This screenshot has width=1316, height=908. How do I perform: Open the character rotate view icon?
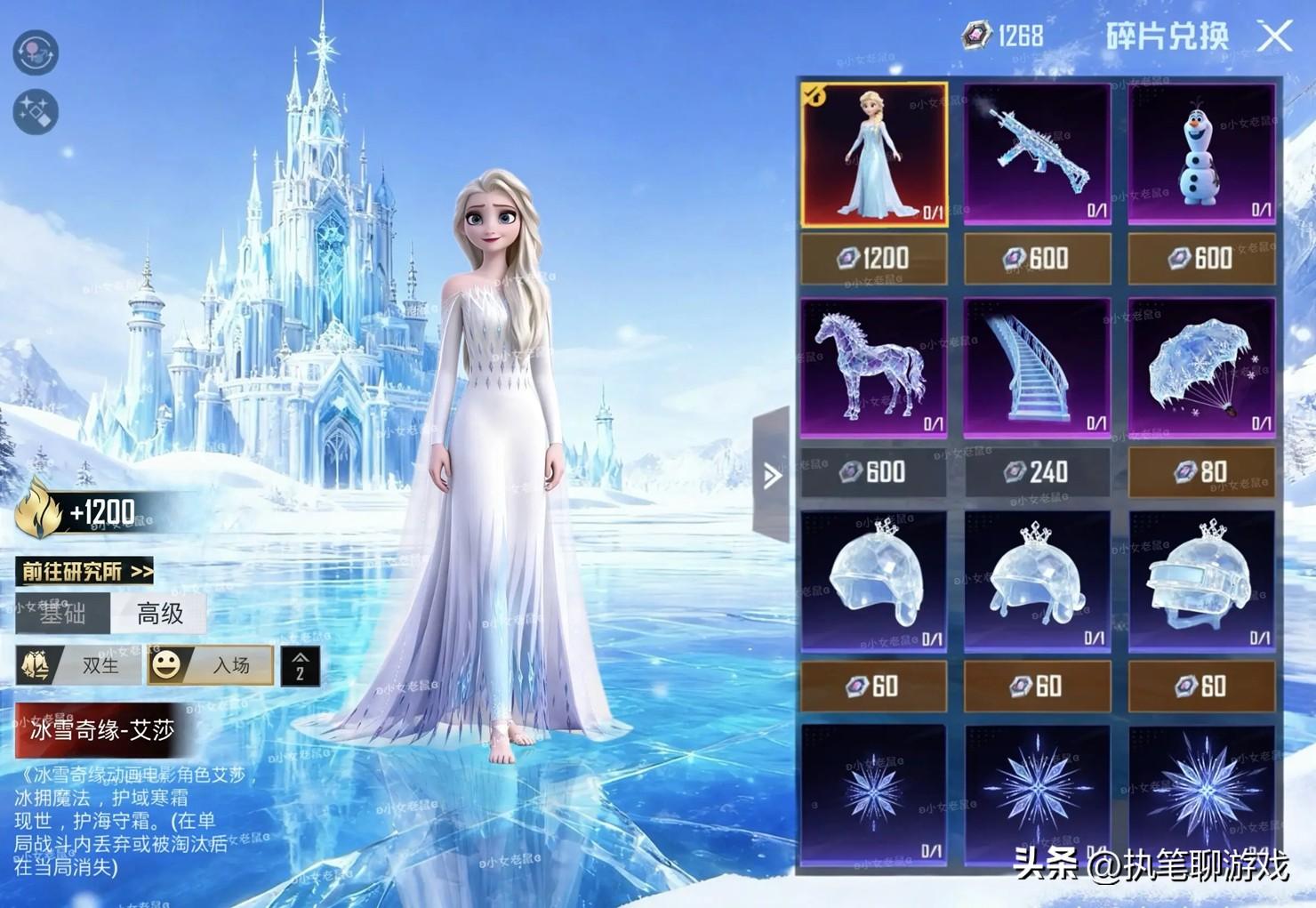point(36,52)
